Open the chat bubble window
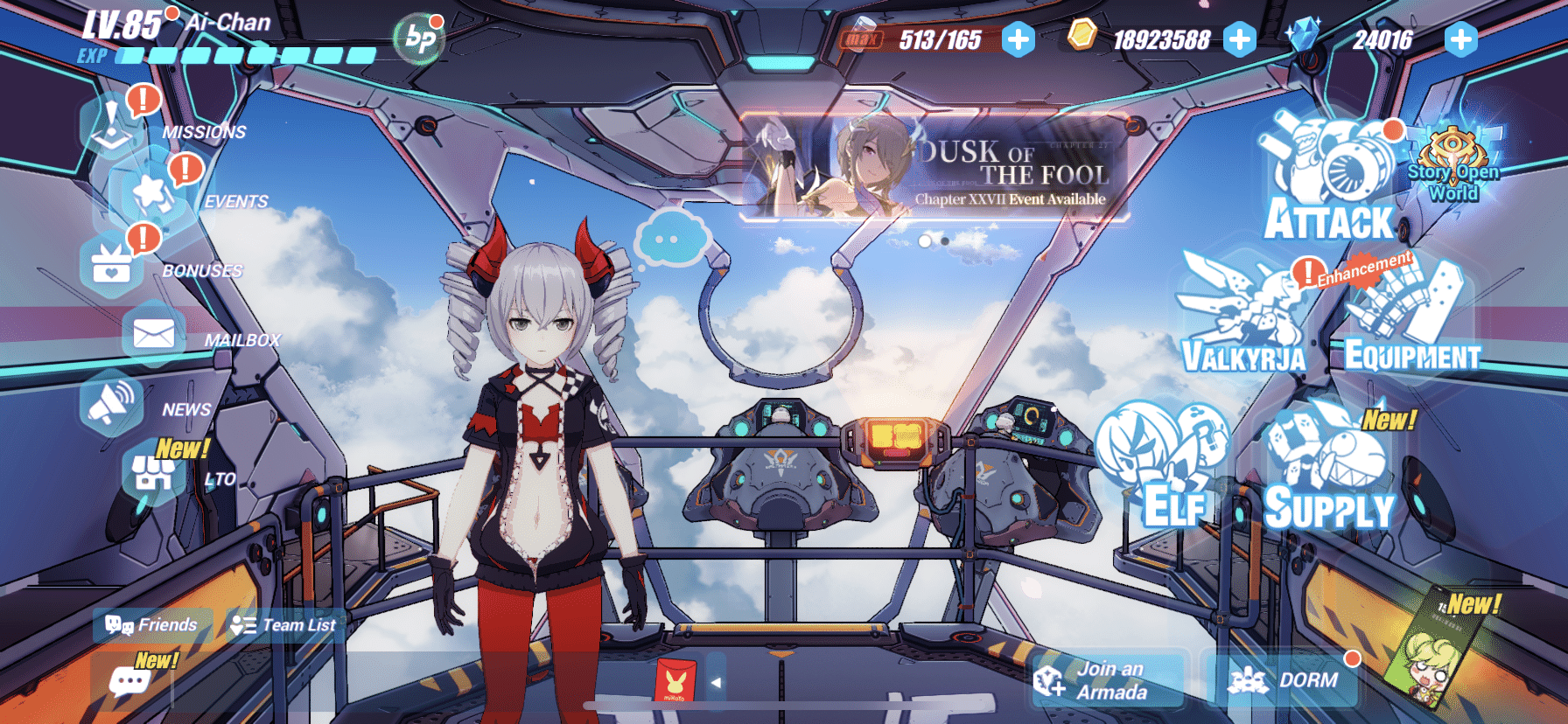Screen dimensions: 1568x724 (x=129, y=681)
